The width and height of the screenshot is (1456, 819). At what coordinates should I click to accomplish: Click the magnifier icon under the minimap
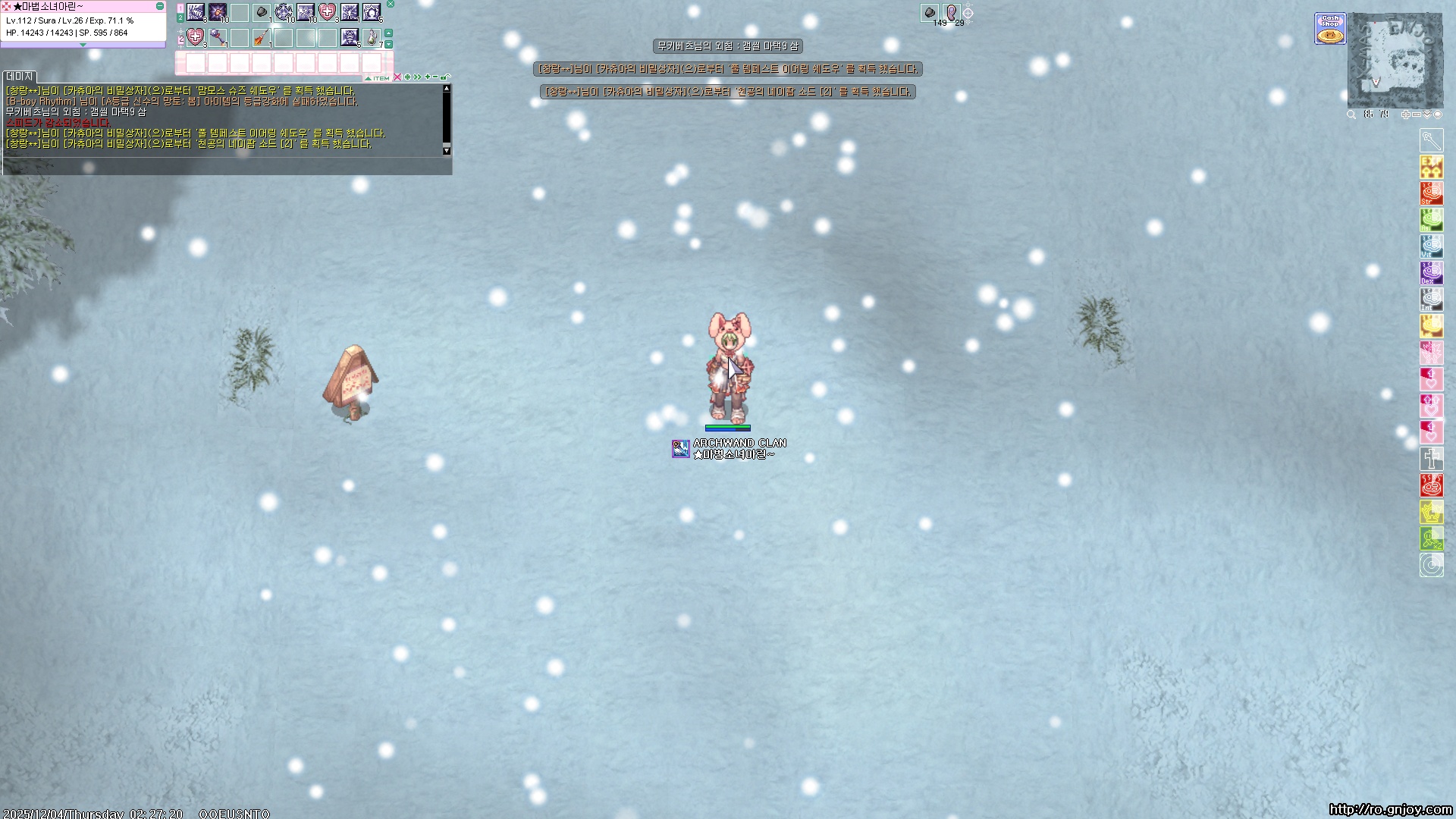click(x=1351, y=115)
